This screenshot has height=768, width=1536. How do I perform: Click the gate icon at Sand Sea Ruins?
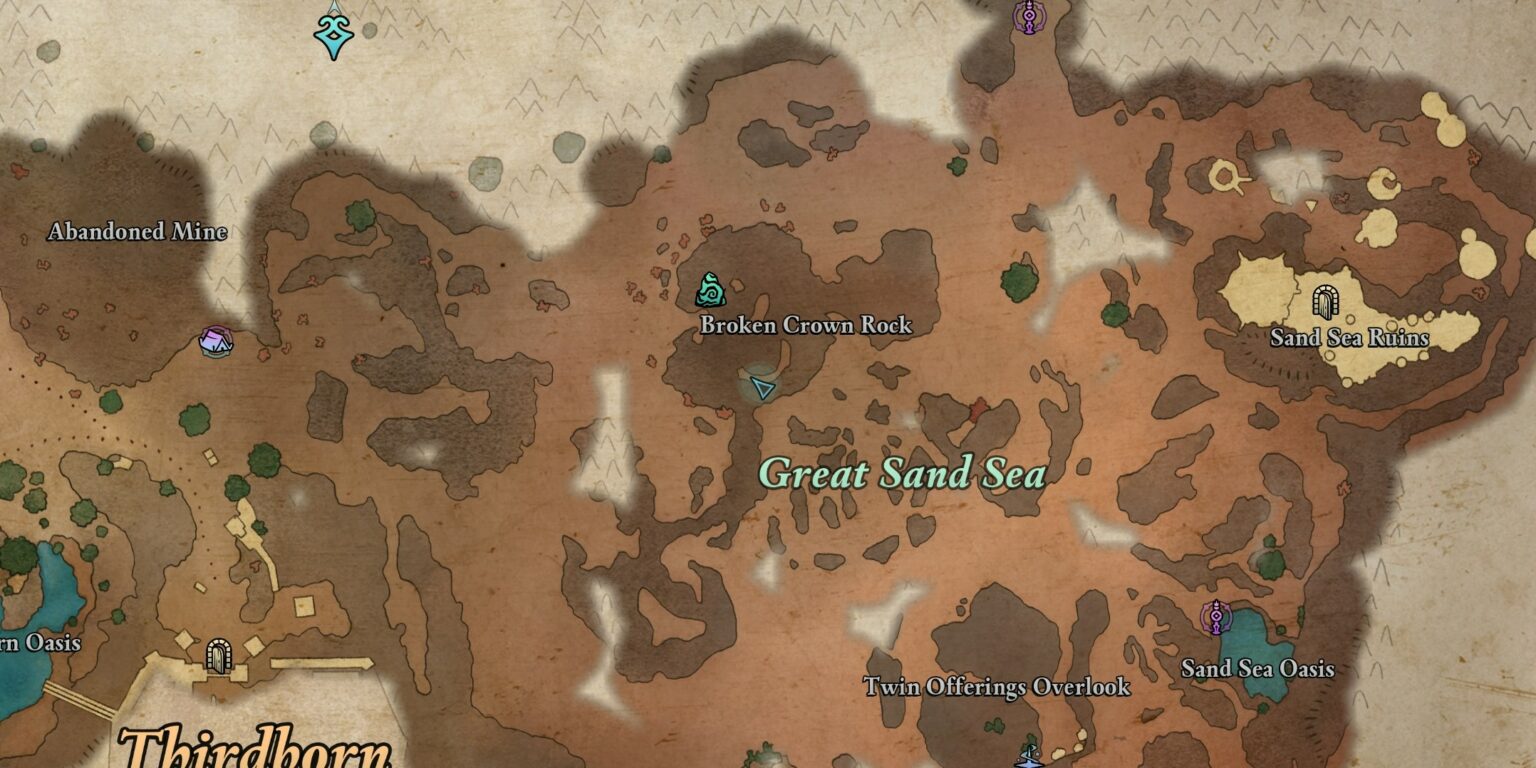coord(1328,301)
